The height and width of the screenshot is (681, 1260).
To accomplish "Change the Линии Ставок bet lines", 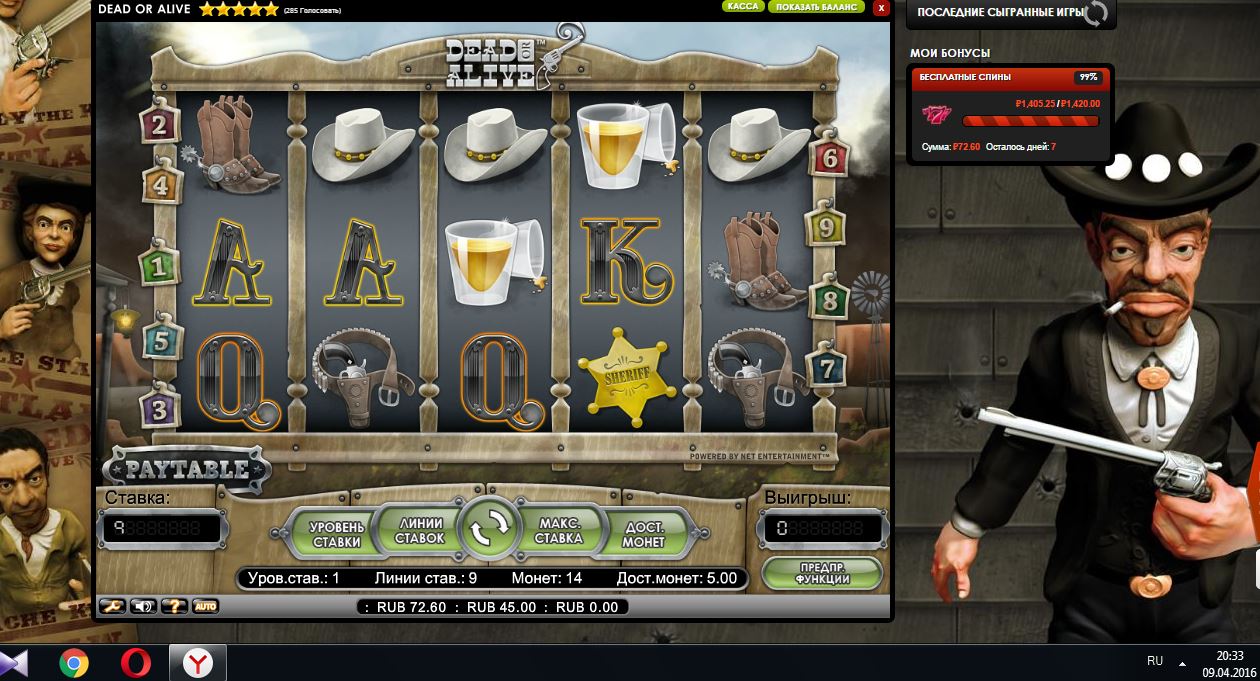I will coord(419,530).
